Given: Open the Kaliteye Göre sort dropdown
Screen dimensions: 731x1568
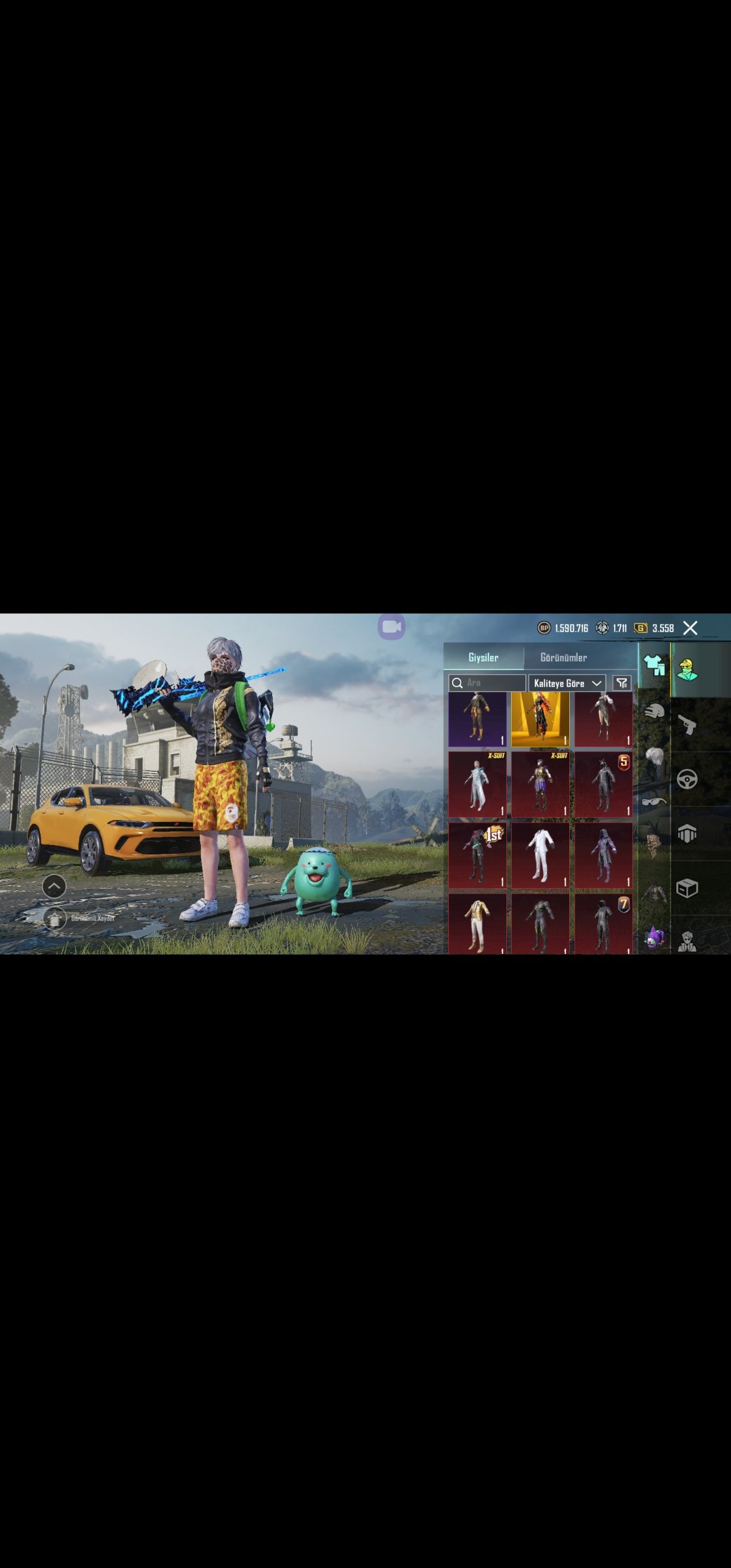Looking at the screenshot, I should point(567,683).
